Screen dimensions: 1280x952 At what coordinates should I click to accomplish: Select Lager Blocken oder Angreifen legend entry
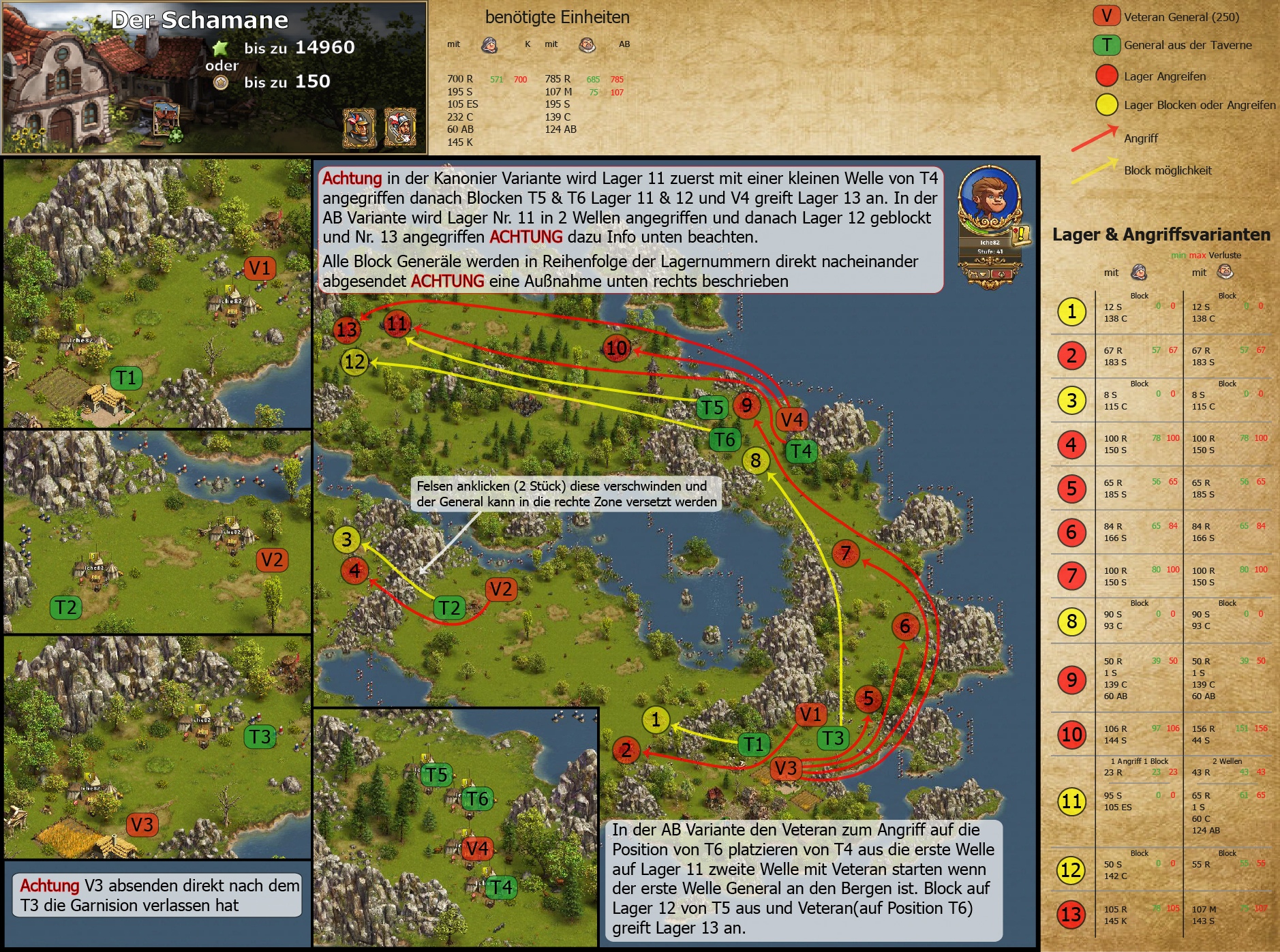(x=1107, y=105)
